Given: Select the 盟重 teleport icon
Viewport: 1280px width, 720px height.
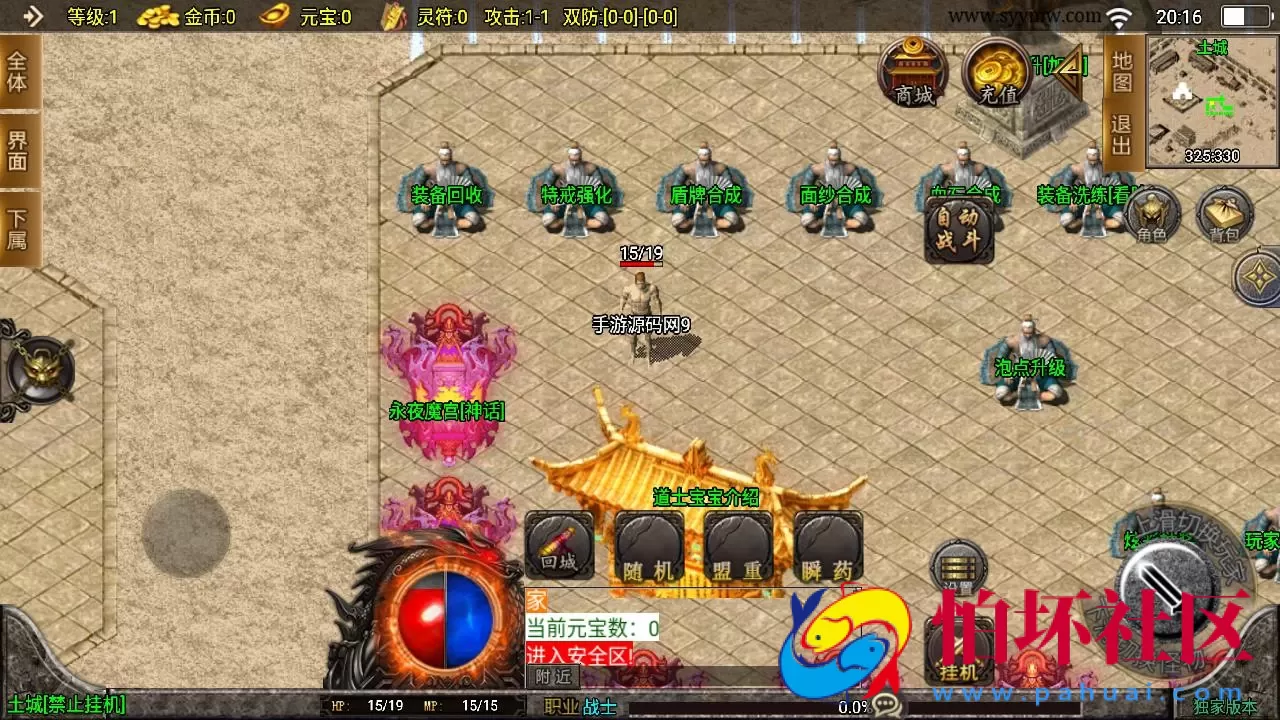Looking at the screenshot, I should (737, 545).
